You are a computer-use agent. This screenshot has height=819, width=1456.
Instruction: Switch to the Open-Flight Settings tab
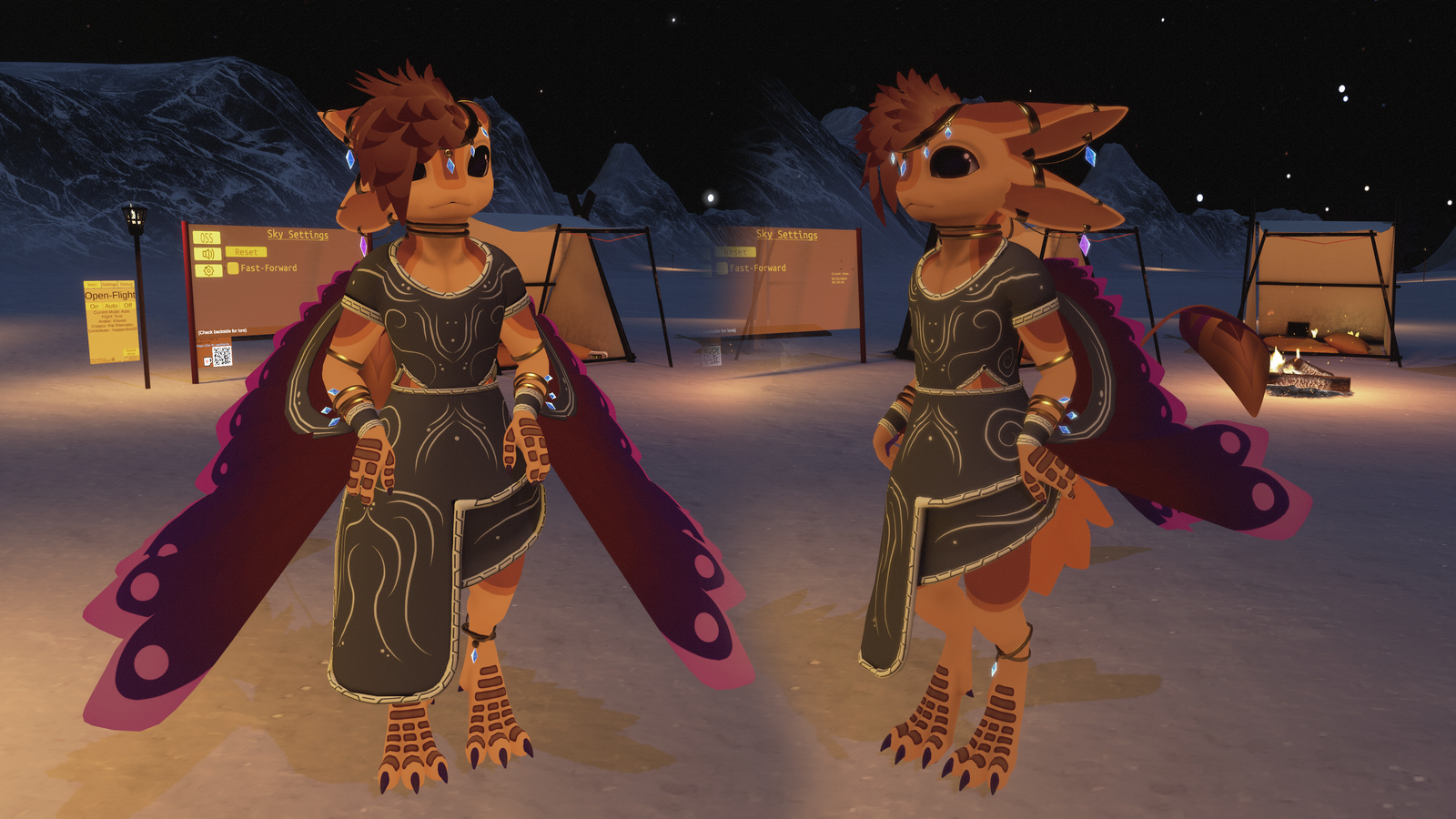coord(109,285)
